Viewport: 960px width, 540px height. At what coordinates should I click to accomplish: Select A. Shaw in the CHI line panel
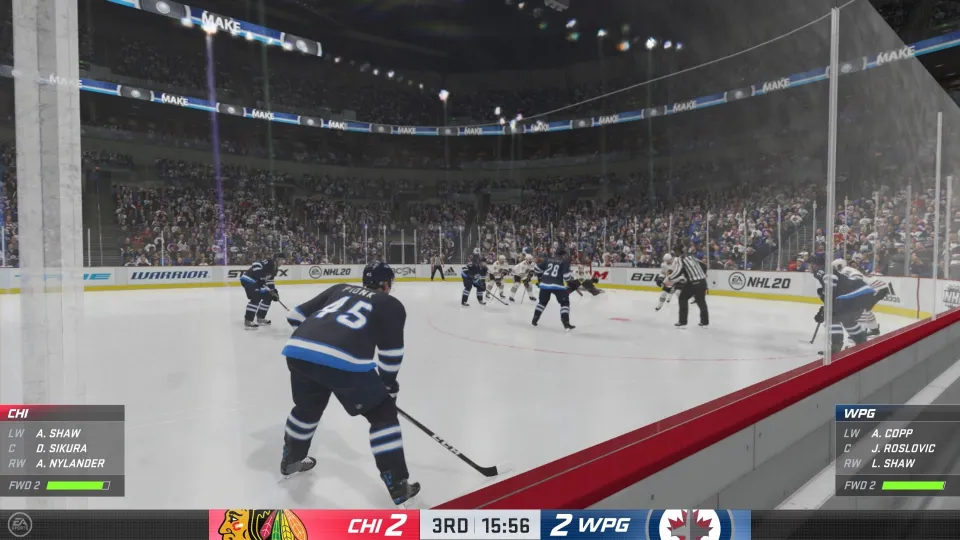tap(57, 433)
